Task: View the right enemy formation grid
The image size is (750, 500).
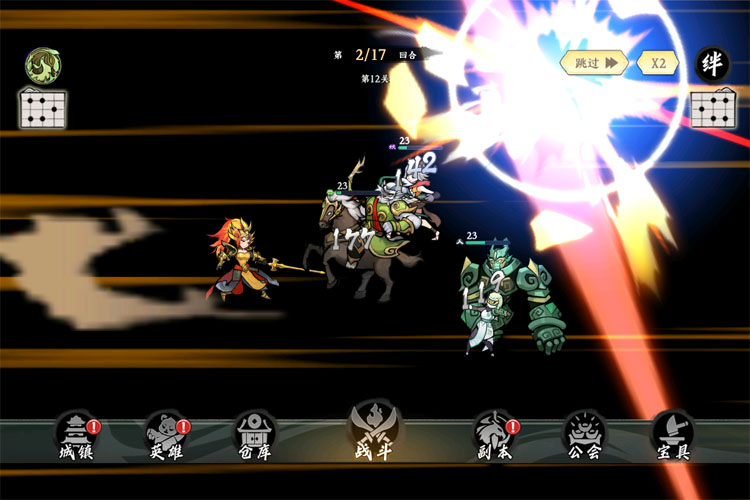Action: click(x=712, y=108)
